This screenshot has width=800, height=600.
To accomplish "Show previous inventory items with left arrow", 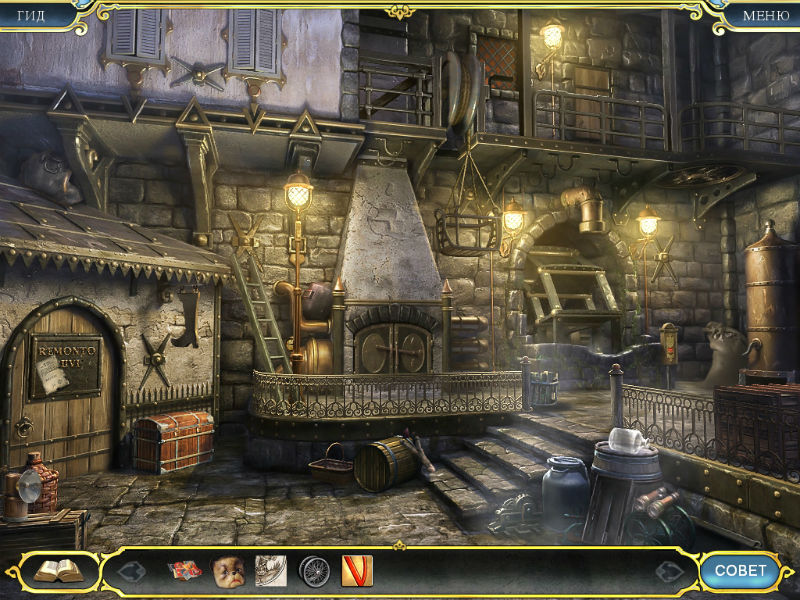I will [132, 572].
